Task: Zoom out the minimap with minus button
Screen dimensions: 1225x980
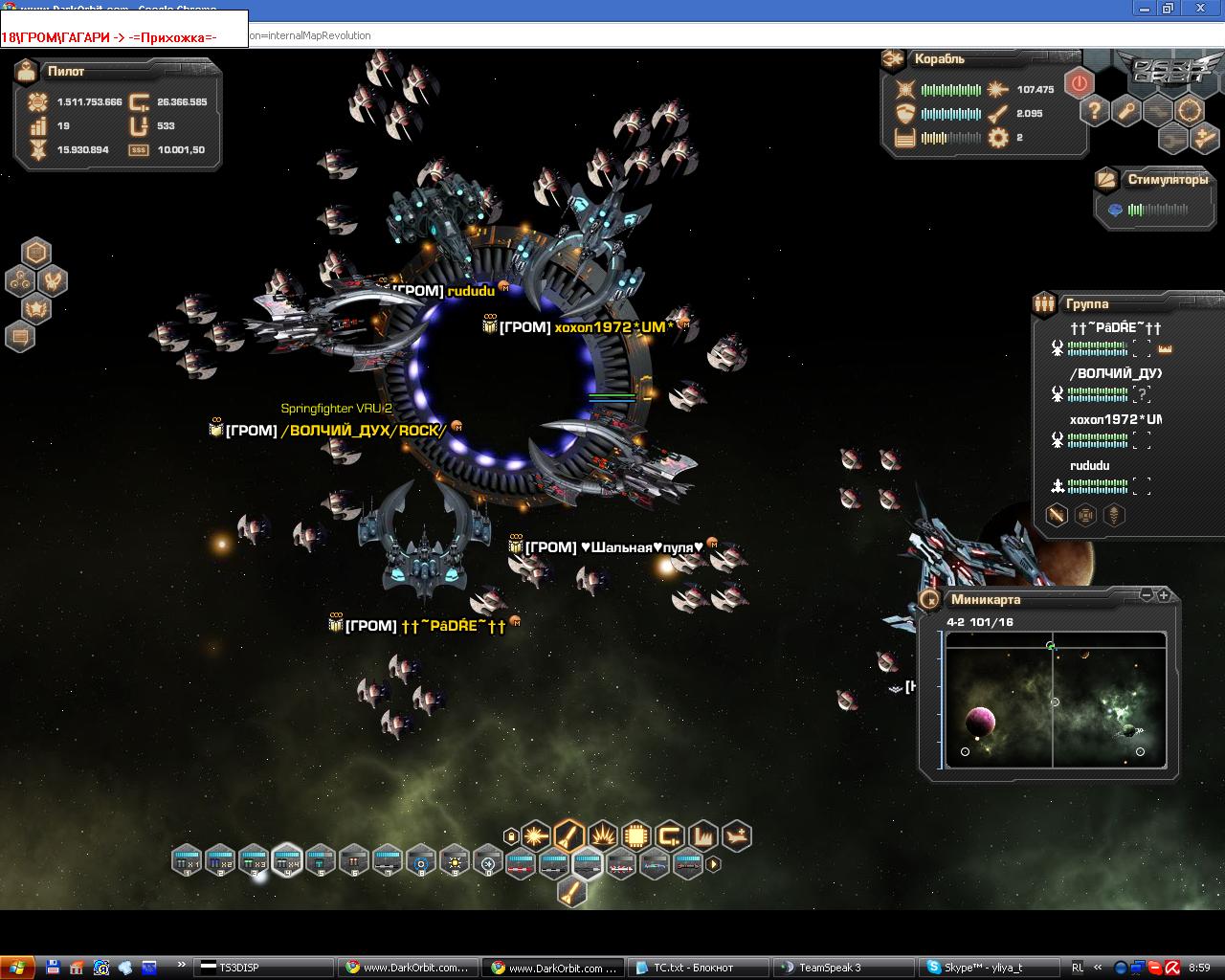Action: [x=1147, y=595]
